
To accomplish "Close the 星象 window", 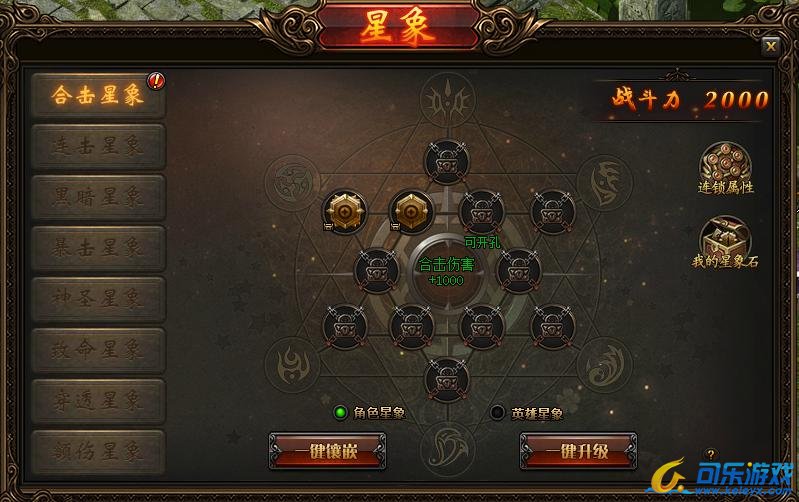I will (x=770, y=45).
